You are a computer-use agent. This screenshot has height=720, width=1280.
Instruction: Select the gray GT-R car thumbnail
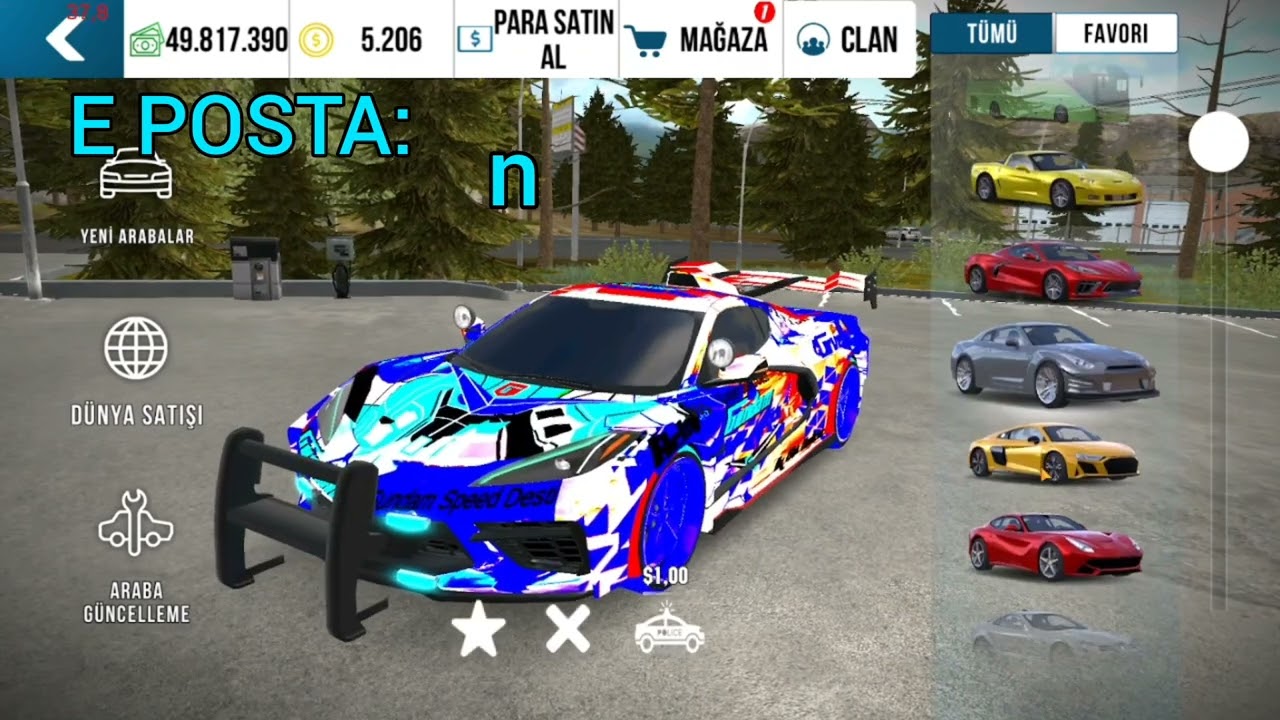1054,362
